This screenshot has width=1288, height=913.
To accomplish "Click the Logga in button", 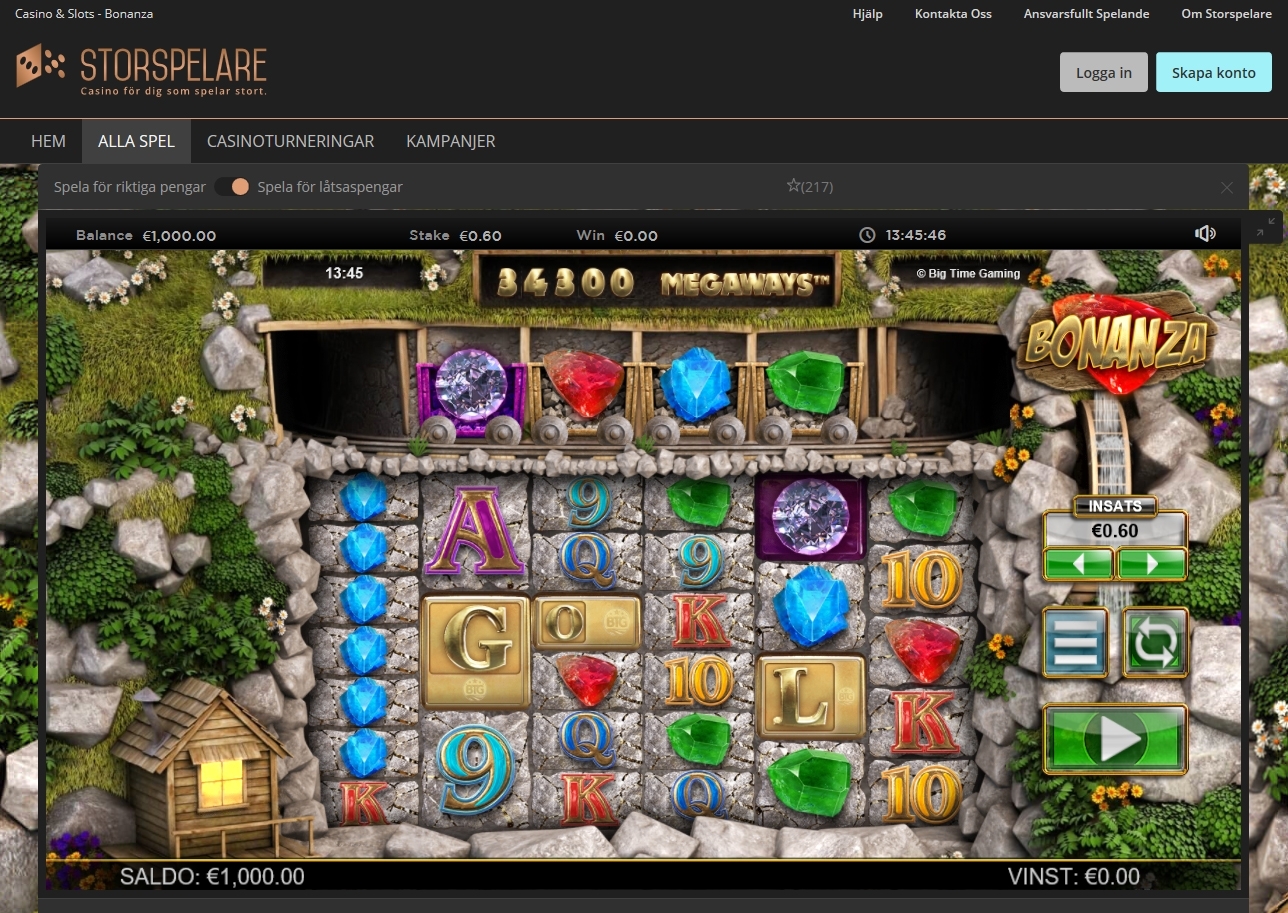I will tap(1103, 71).
